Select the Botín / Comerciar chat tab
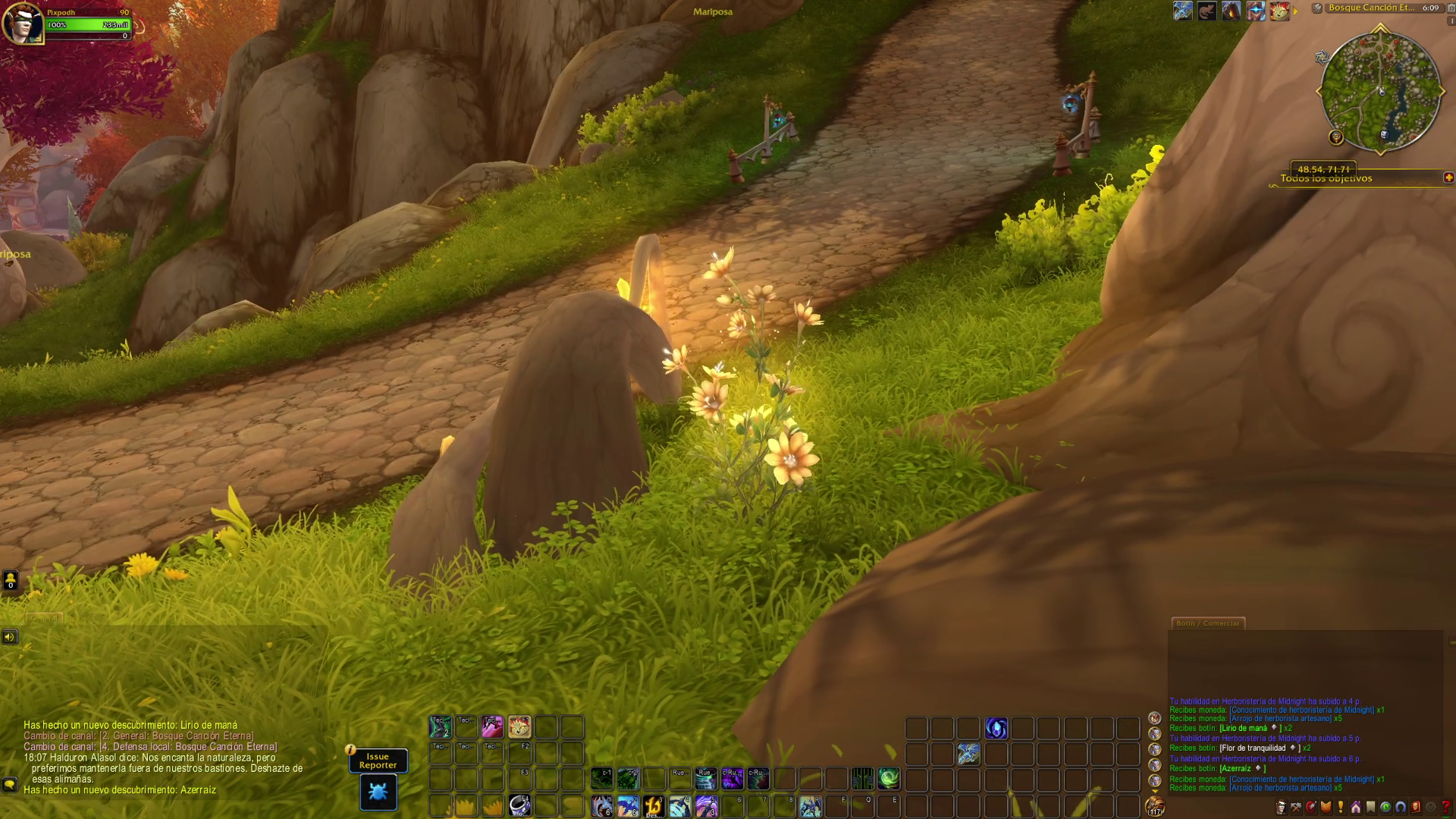The image size is (1456, 819). (x=1207, y=623)
